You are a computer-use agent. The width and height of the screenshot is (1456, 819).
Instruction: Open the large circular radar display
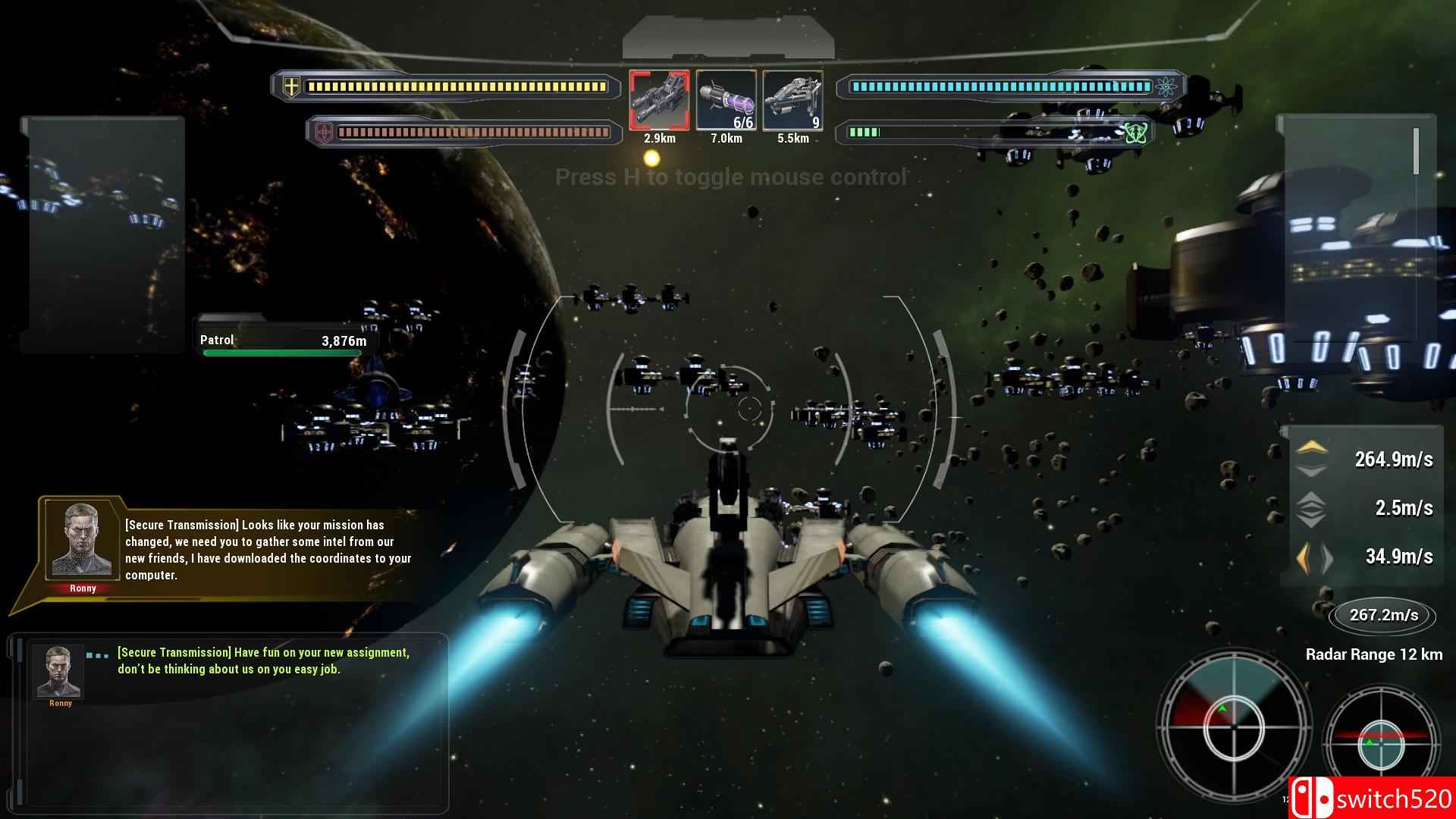click(1234, 727)
